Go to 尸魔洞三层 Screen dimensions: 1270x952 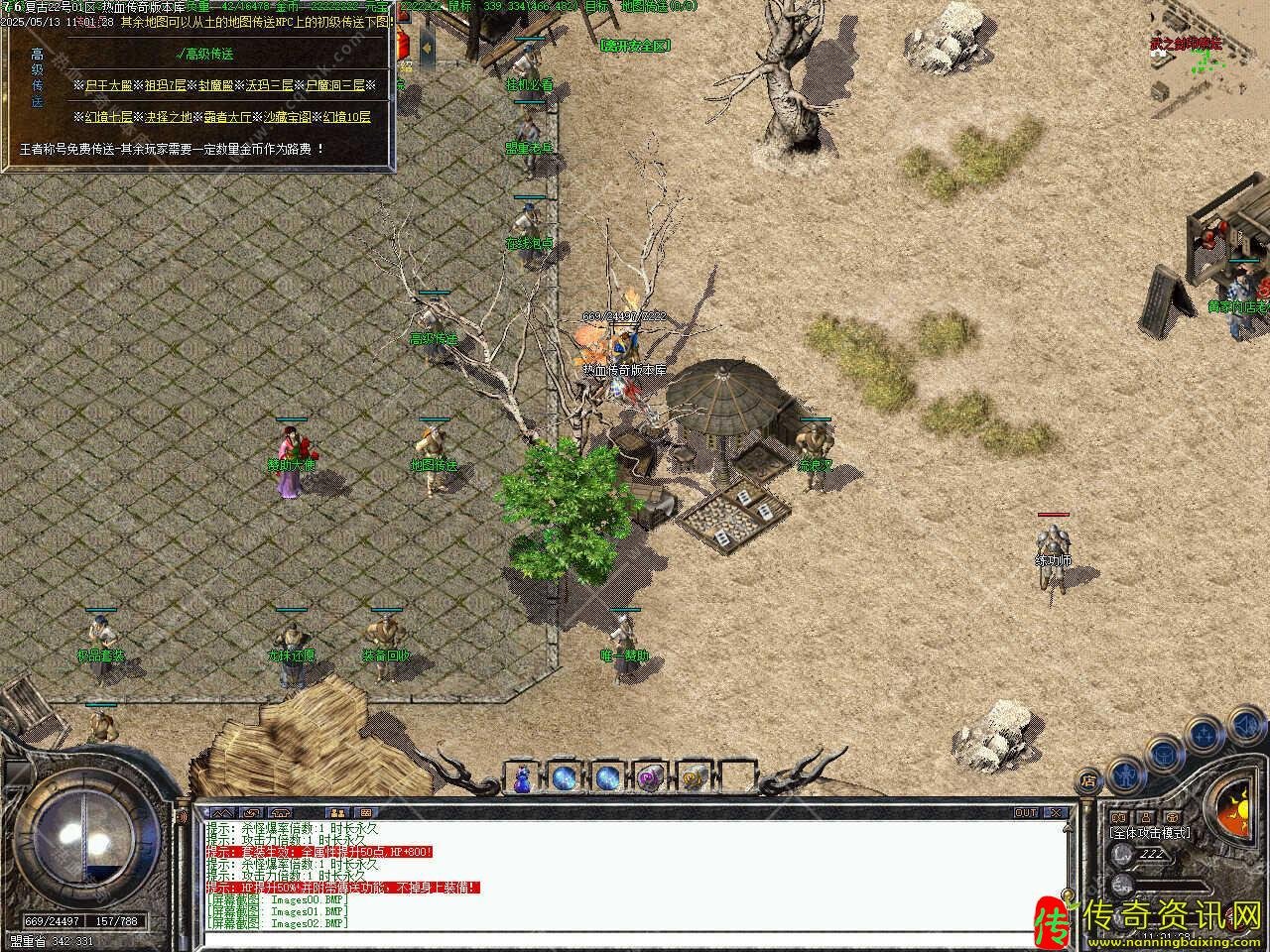click(334, 85)
